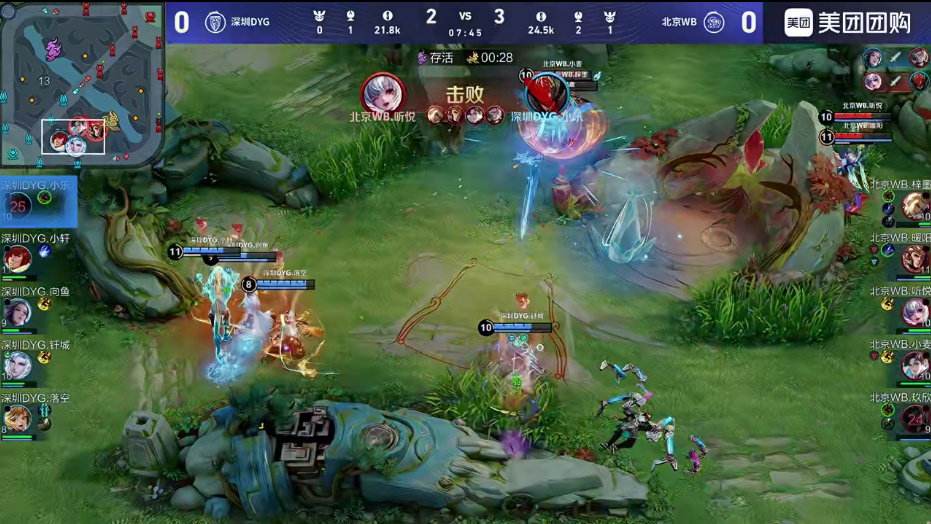Select player 深圳DYG.钎城 portrait
The image size is (931, 524).
(17, 366)
